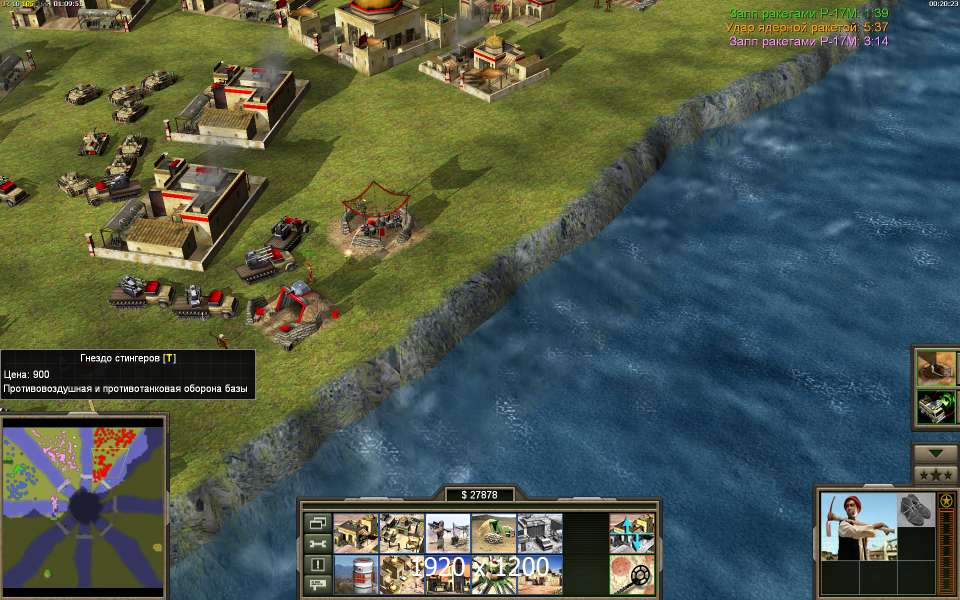Click the building icon with cyan arrows

632,533
